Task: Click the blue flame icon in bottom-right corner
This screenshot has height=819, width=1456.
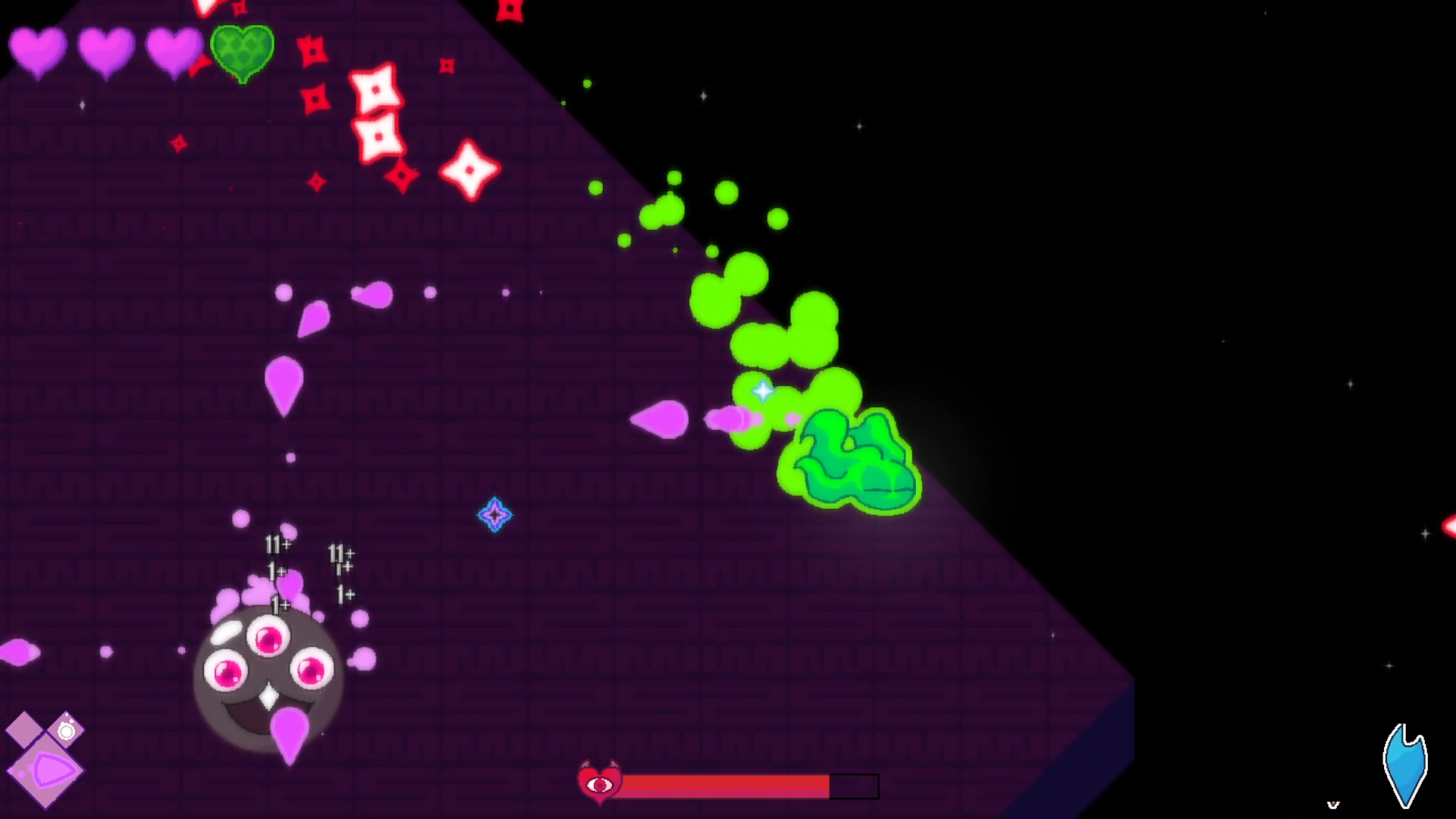Action: coord(1404,765)
